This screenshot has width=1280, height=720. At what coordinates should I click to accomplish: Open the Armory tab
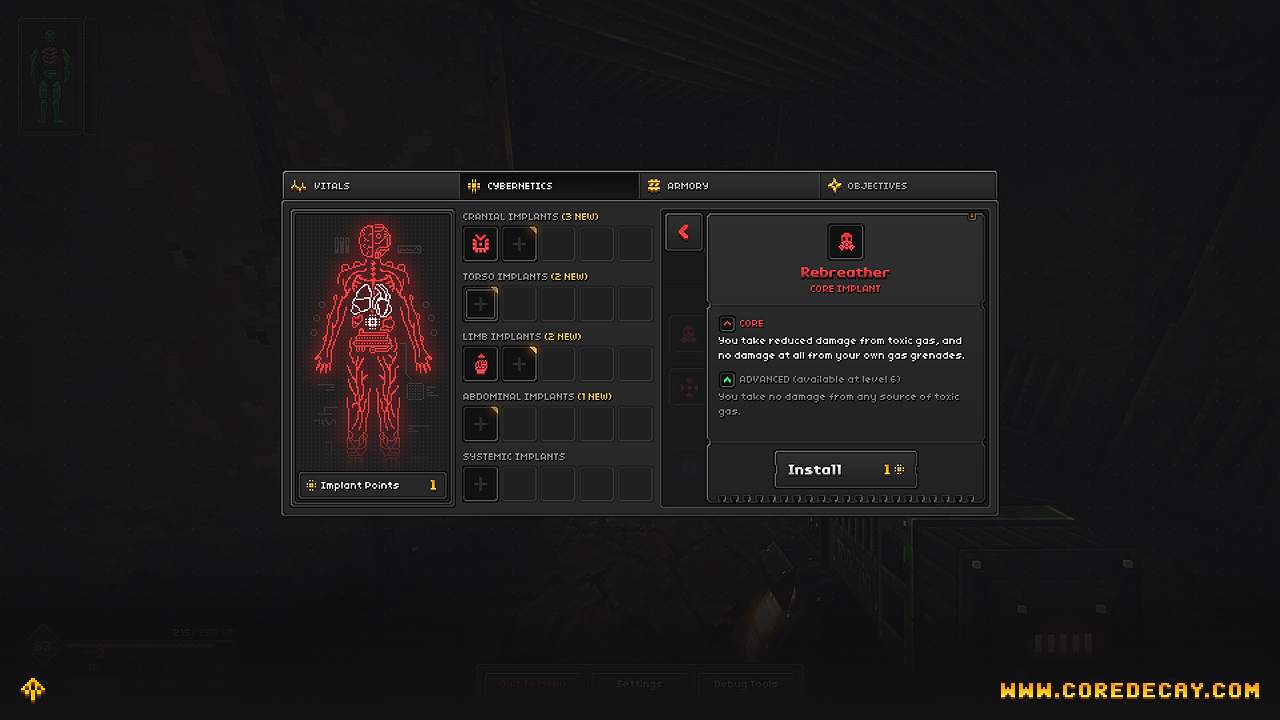[729, 186]
